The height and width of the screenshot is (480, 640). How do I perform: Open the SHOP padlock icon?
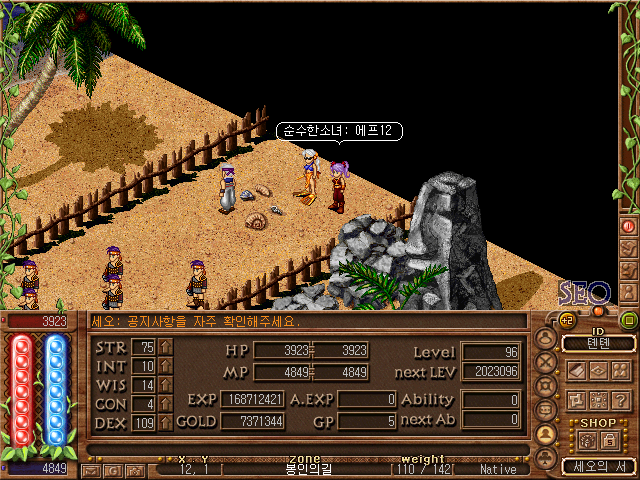point(608,440)
